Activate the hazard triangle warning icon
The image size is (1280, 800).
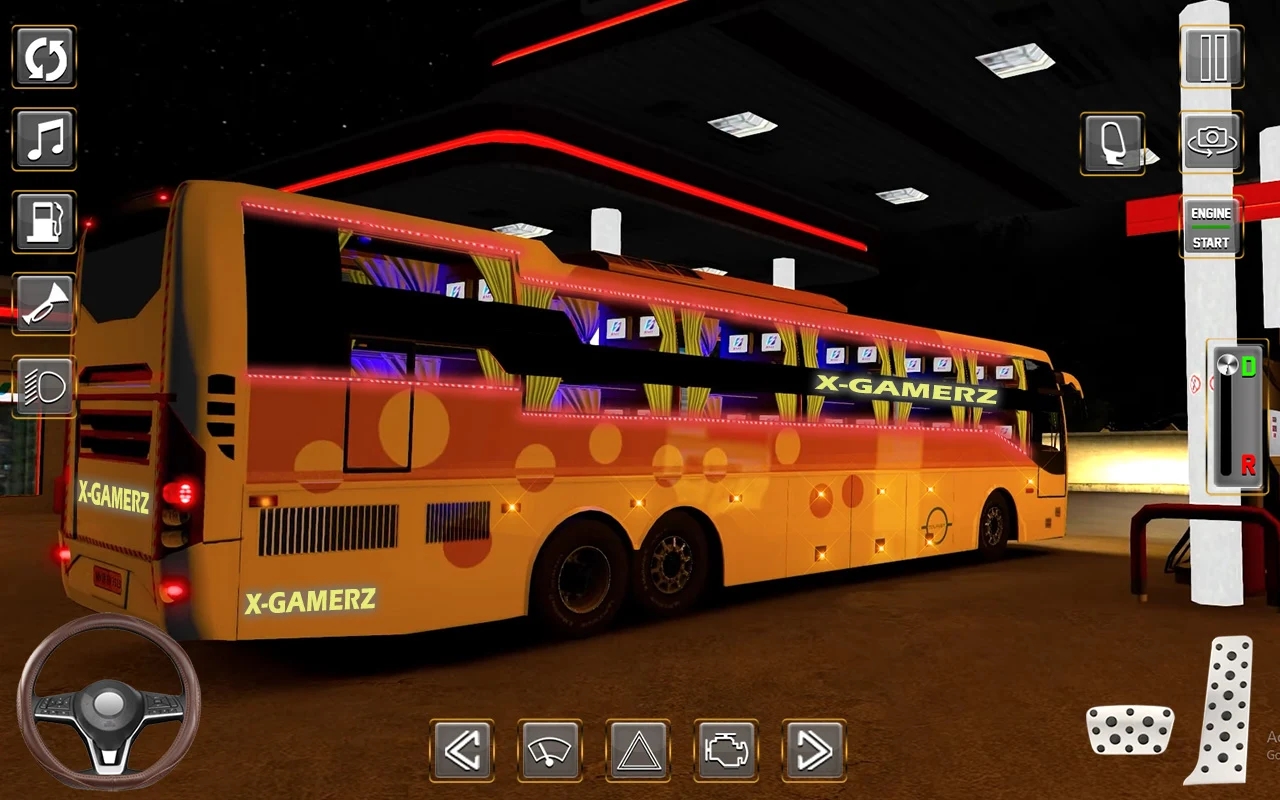[x=639, y=748]
